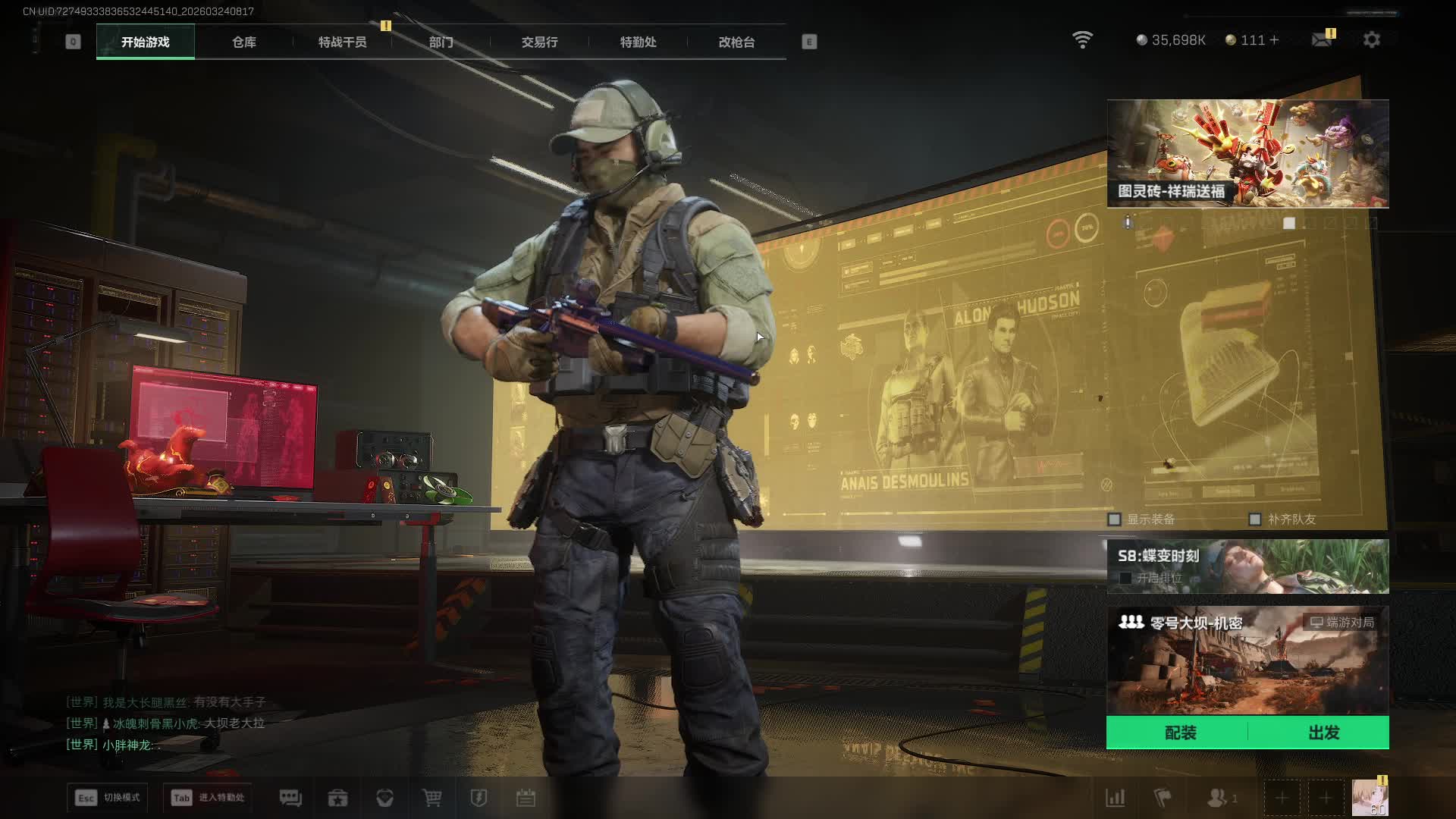Go to the 交易行 tab
The width and height of the screenshot is (1456, 819).
tap(539, 42)
